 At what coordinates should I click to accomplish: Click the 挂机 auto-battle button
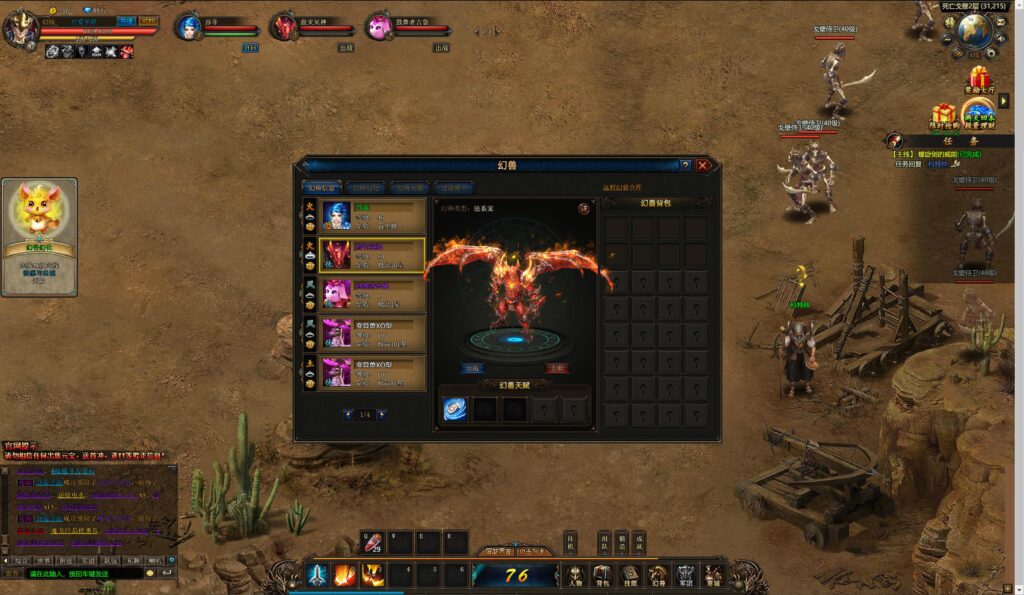coord(570,543)
